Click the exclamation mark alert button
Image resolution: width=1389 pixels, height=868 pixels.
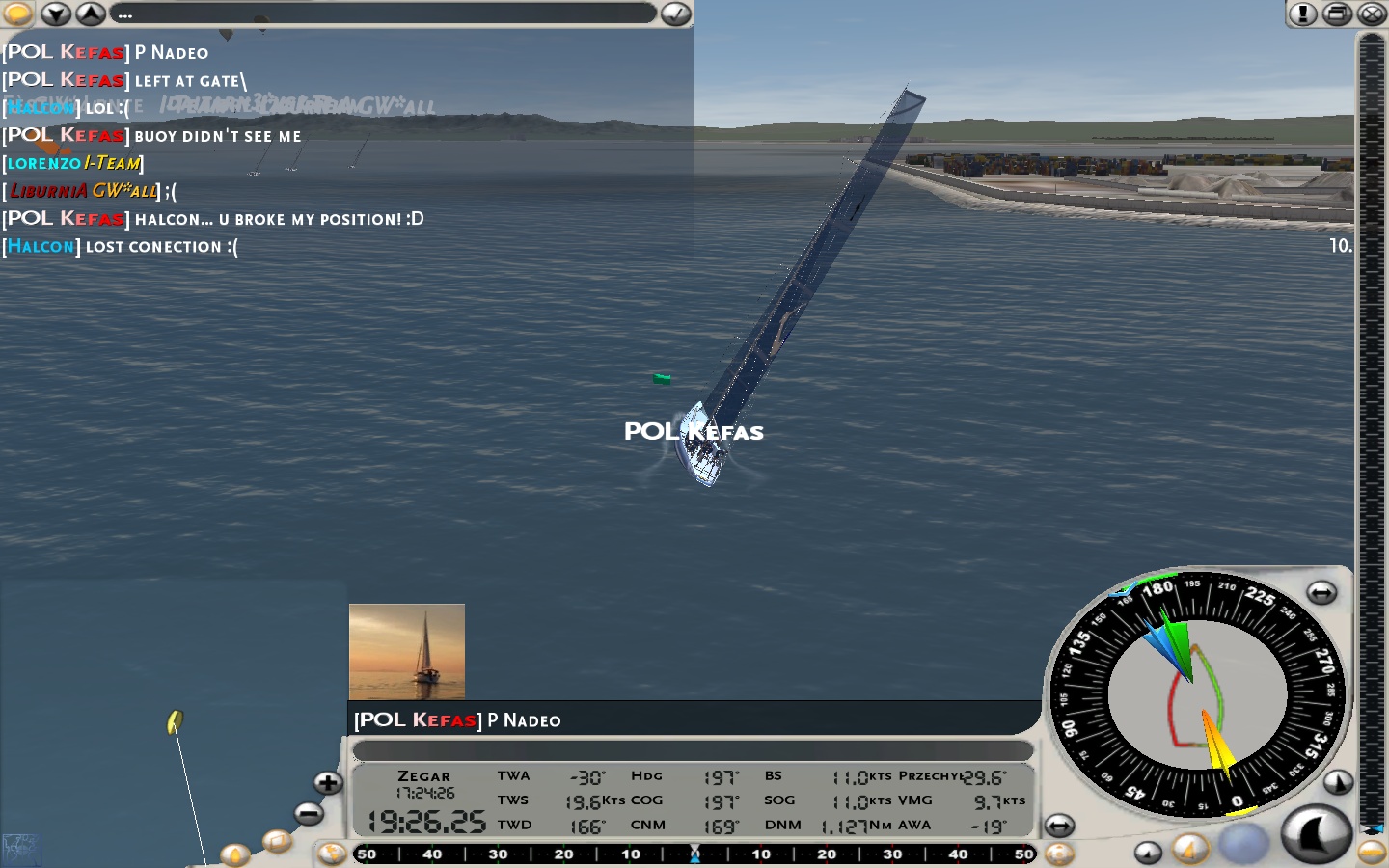[1302, 14]
